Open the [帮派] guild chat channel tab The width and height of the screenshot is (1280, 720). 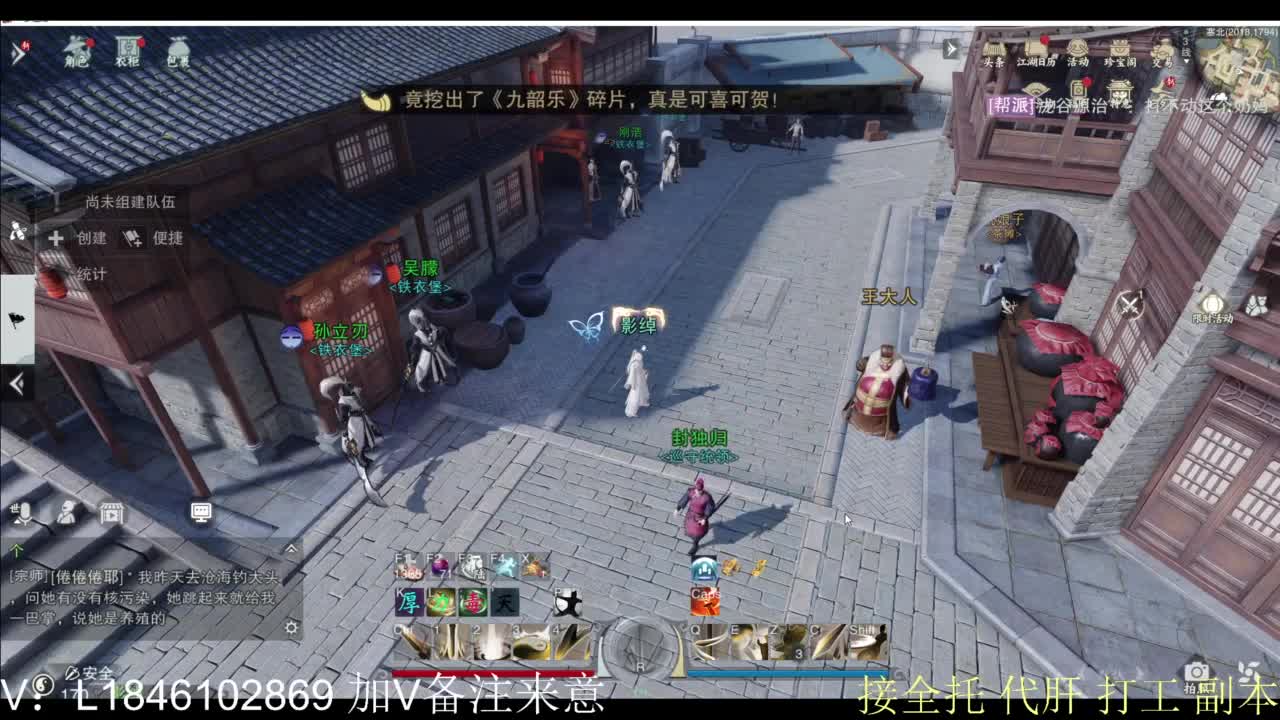1011,103
